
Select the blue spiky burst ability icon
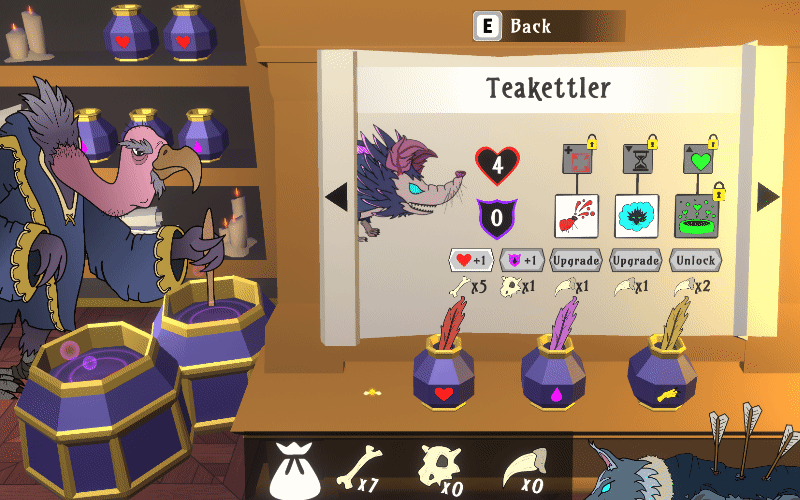(x=636, y=216)
